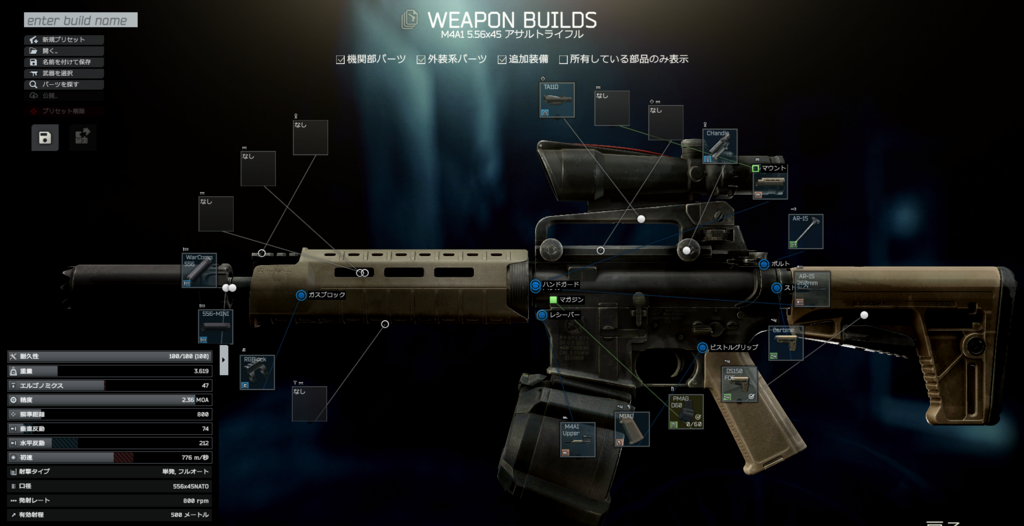Select the CHandle charging handle slot

[720, 145]
